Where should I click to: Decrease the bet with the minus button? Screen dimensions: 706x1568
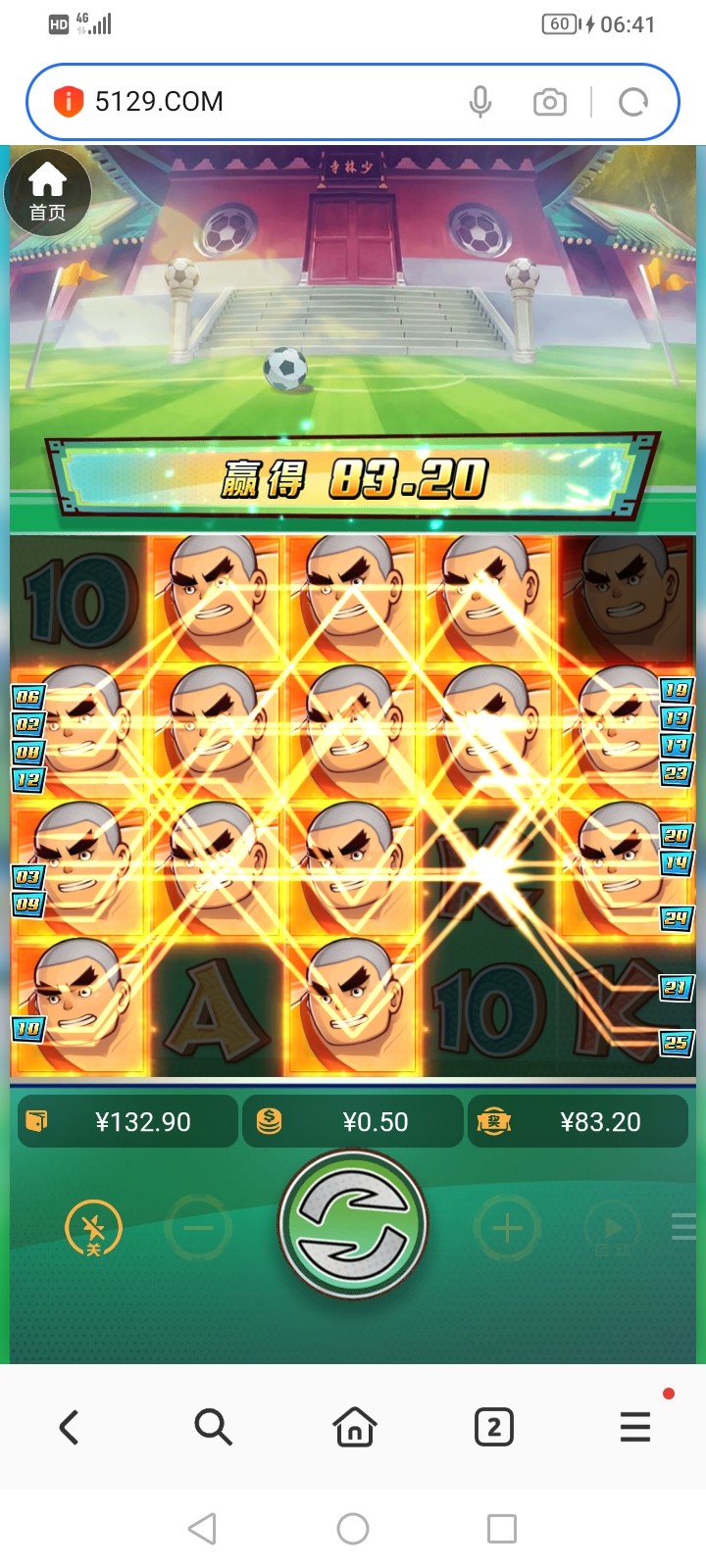[x=199, y=1228]
